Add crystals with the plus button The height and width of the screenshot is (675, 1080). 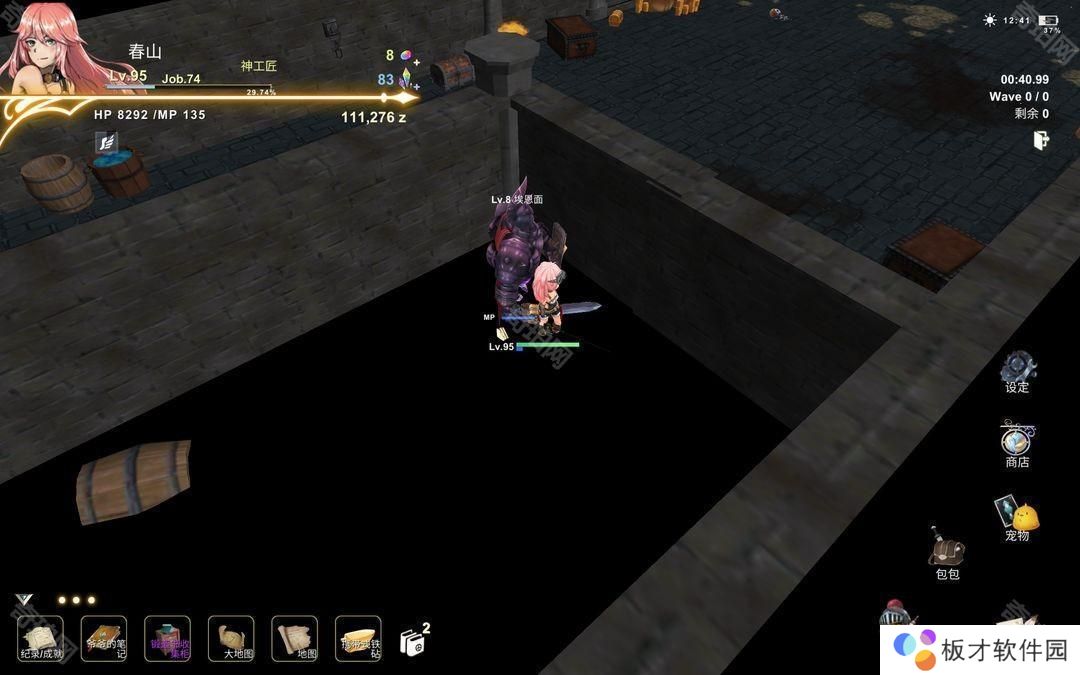point(416,86)
